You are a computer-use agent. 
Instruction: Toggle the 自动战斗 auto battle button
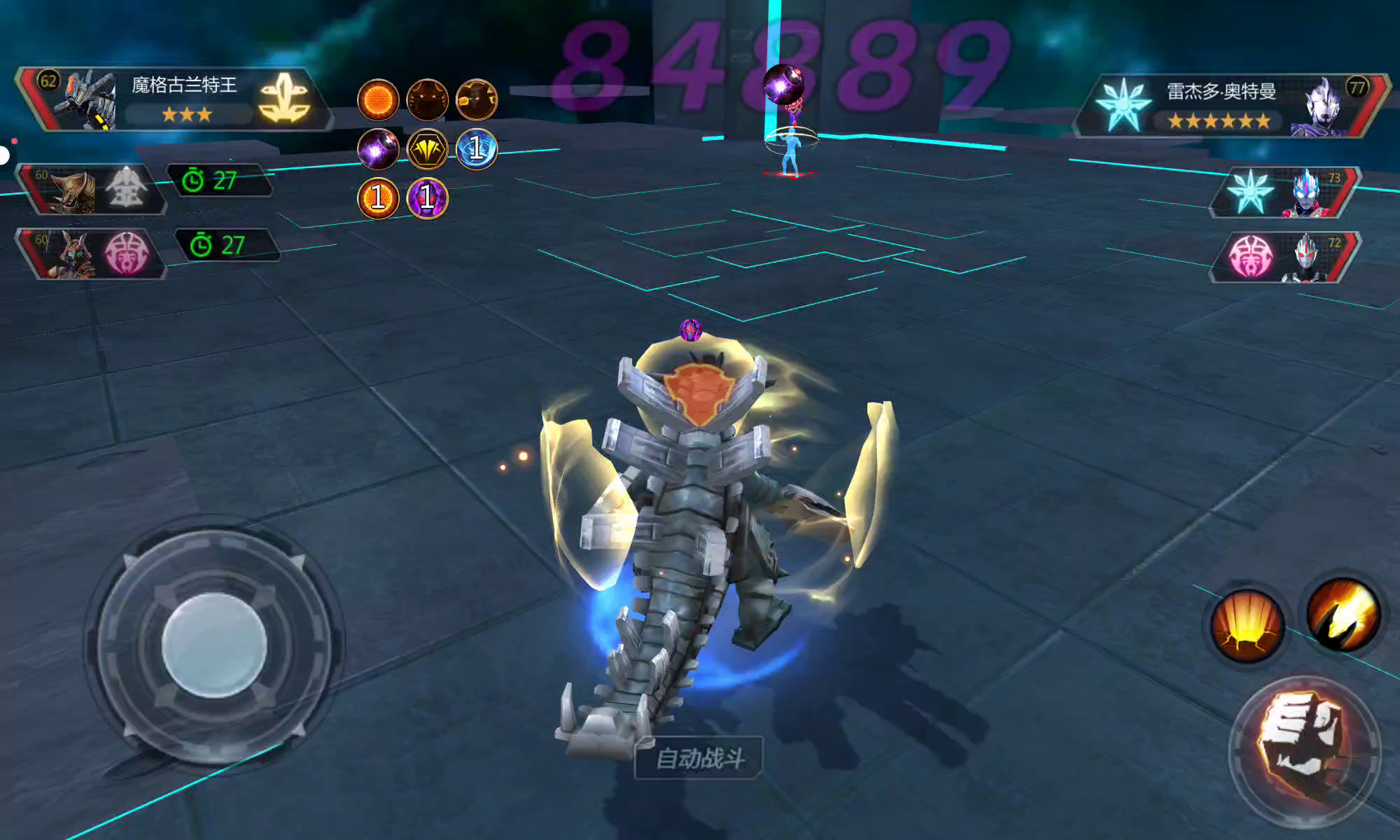699,757
